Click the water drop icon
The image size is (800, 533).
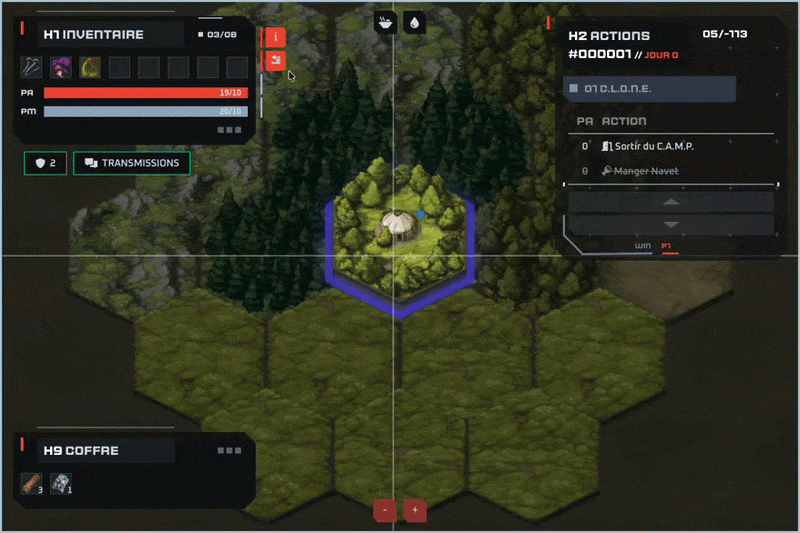(x=414, y=21)
